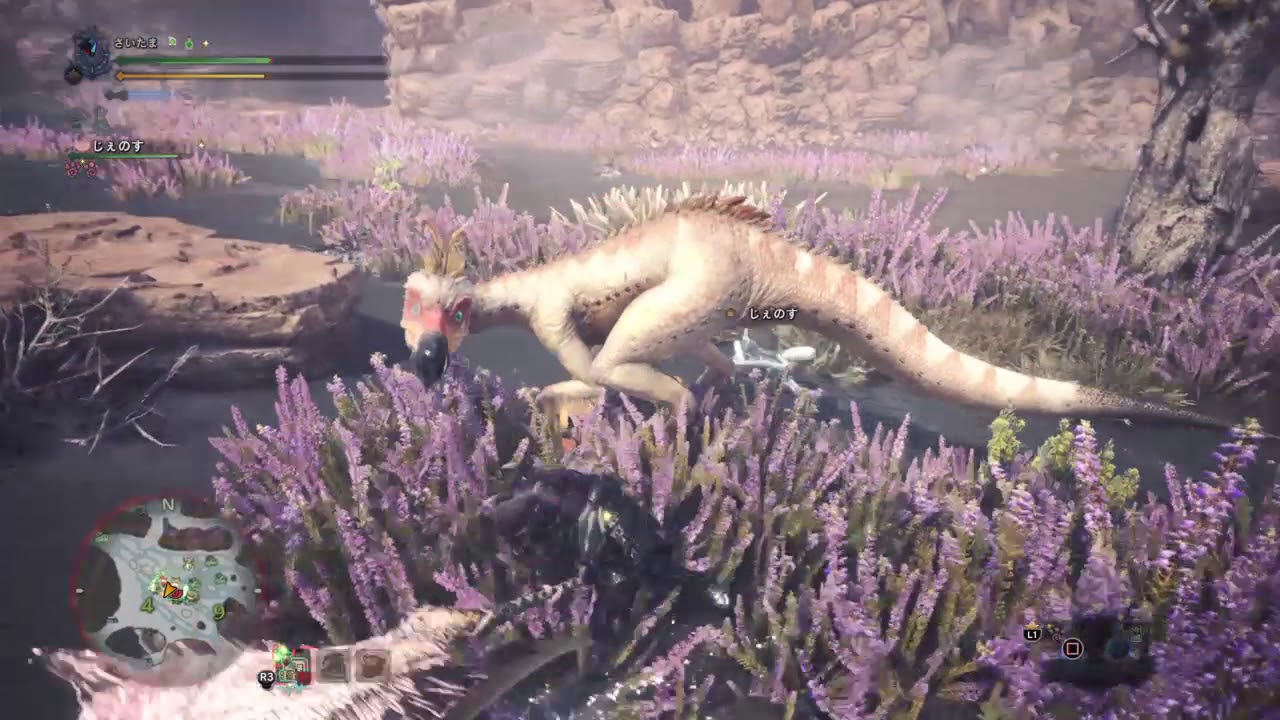Viewport: 1280px width, 720px height.
Task: Toggle the R3 minimap zoom prompt
Action: click(266, 677)
